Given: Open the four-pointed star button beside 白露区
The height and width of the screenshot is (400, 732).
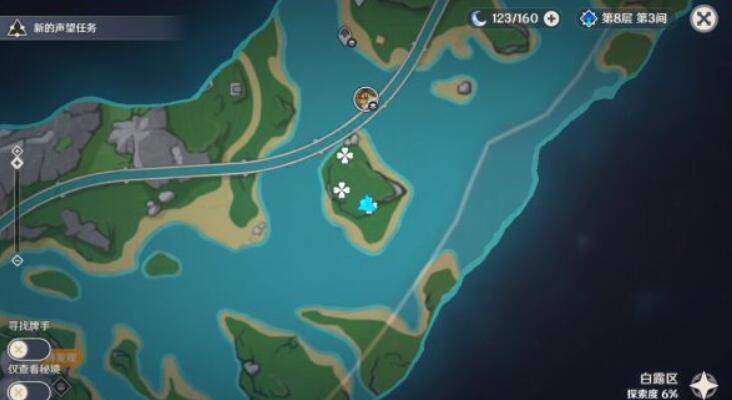Looking at the screenshot, I should [x=706, y=384].
